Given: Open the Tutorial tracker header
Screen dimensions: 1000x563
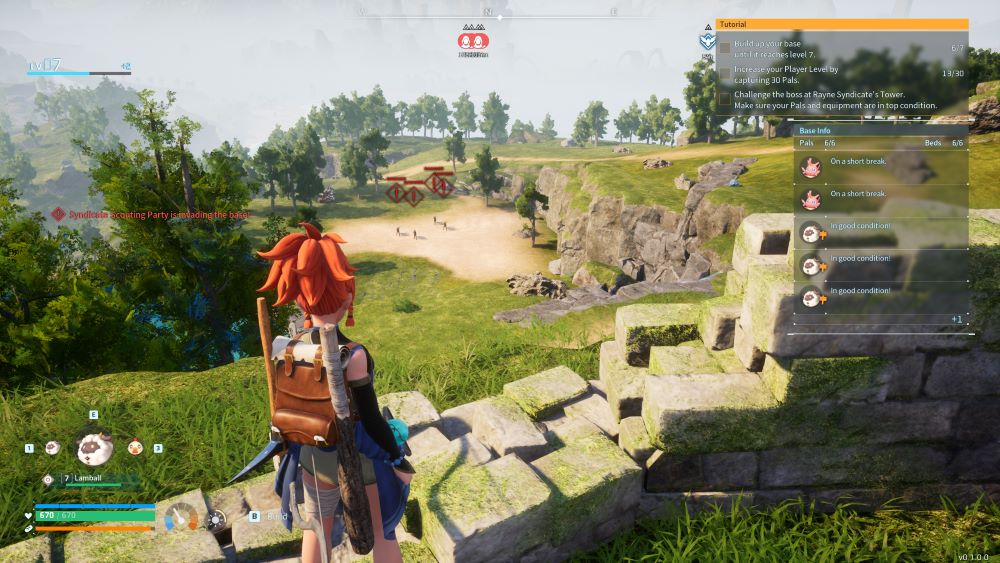Looking at the screenshot, I should (x=842, y=24).
